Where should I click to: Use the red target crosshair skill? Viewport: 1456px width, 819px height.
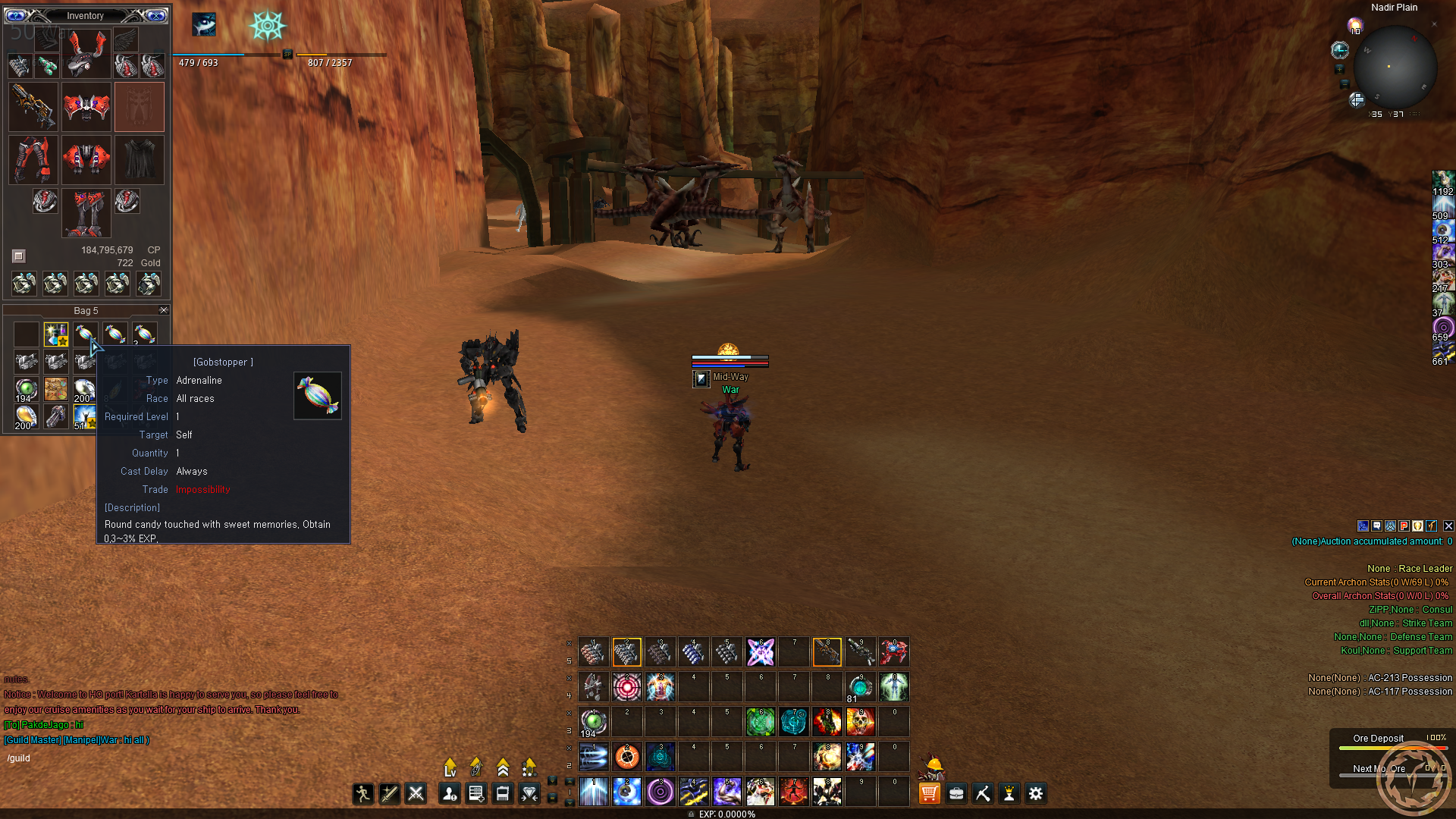627,687
